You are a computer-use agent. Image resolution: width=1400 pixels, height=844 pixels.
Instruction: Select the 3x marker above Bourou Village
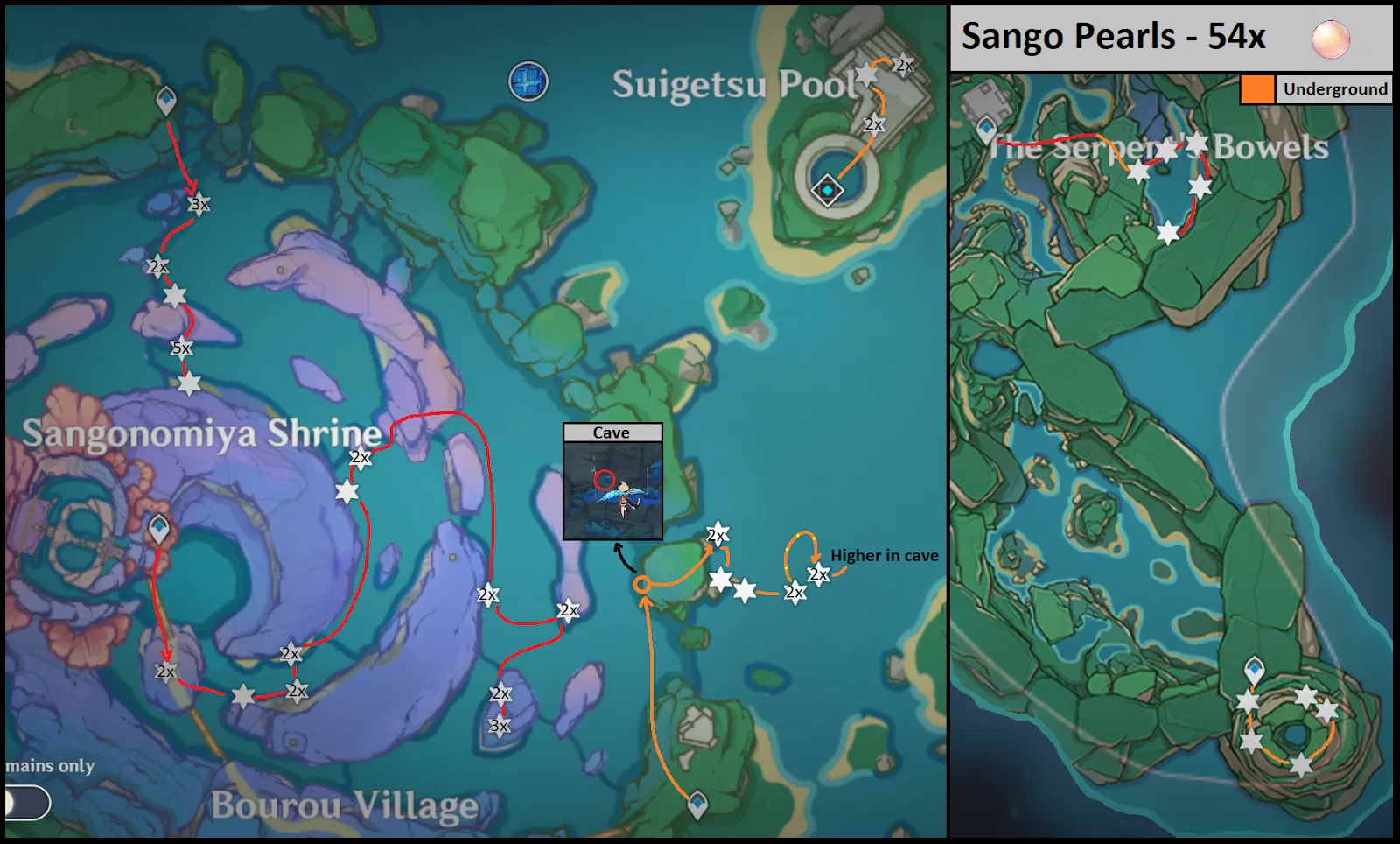(500, 724)
